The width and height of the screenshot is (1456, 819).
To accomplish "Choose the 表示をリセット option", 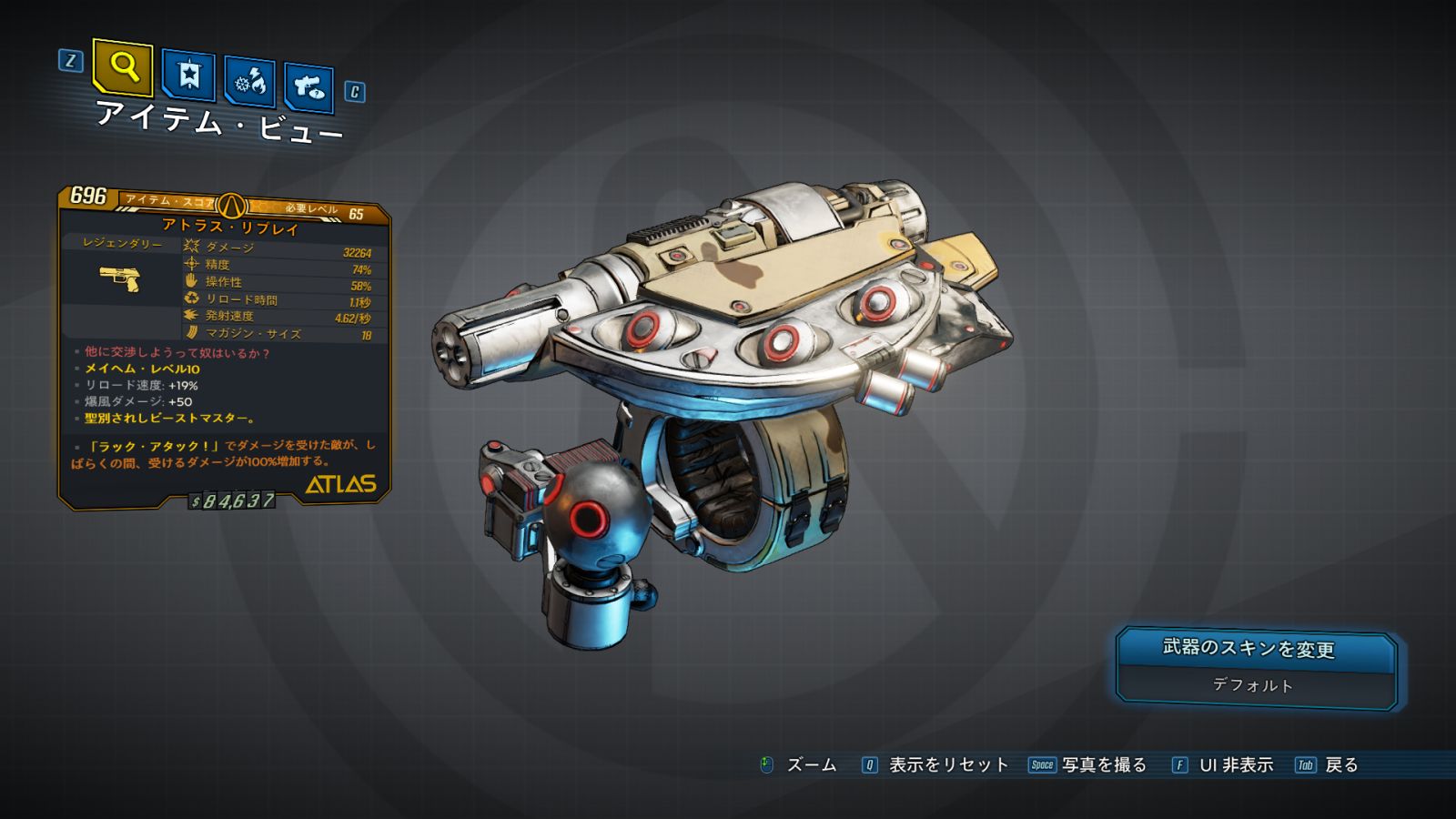I will click(947, 765).
